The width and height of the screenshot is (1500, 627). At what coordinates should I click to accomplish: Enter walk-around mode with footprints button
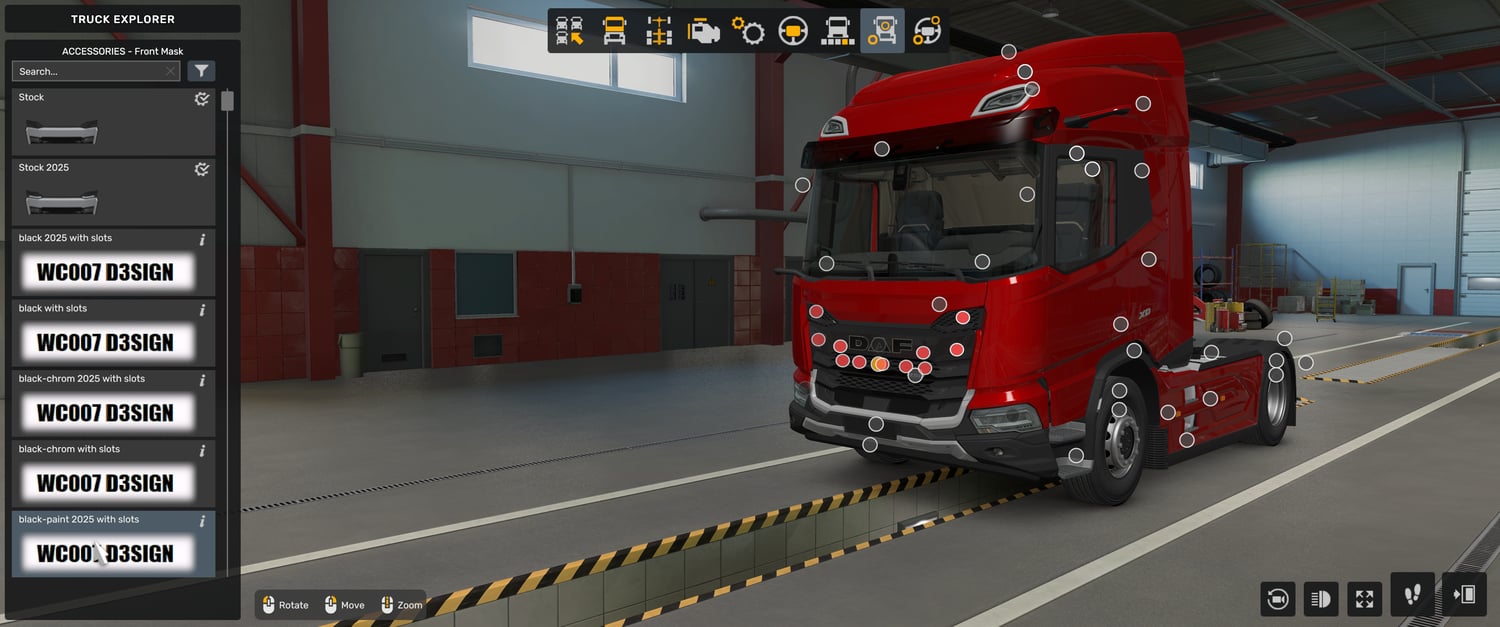1412,595
